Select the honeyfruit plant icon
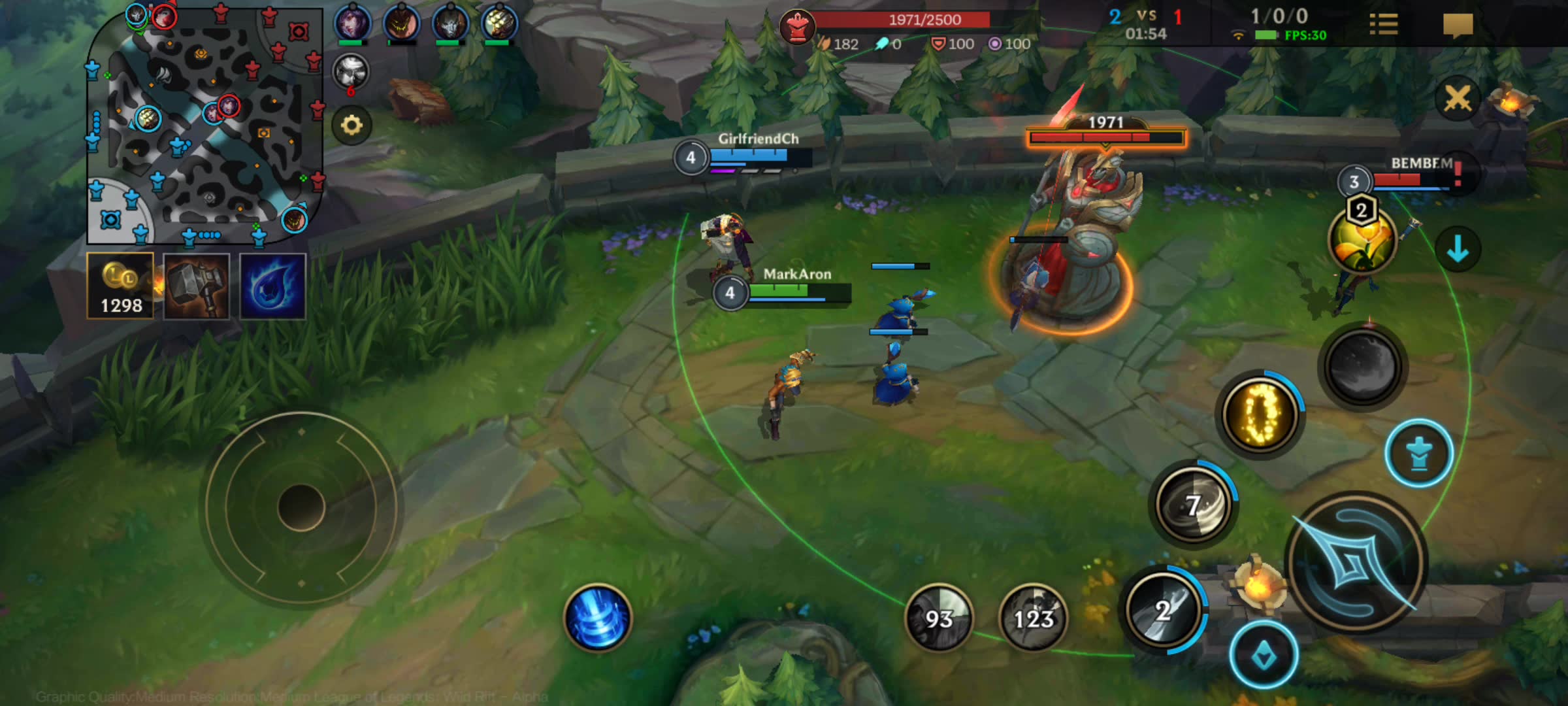 (1362, 239)
